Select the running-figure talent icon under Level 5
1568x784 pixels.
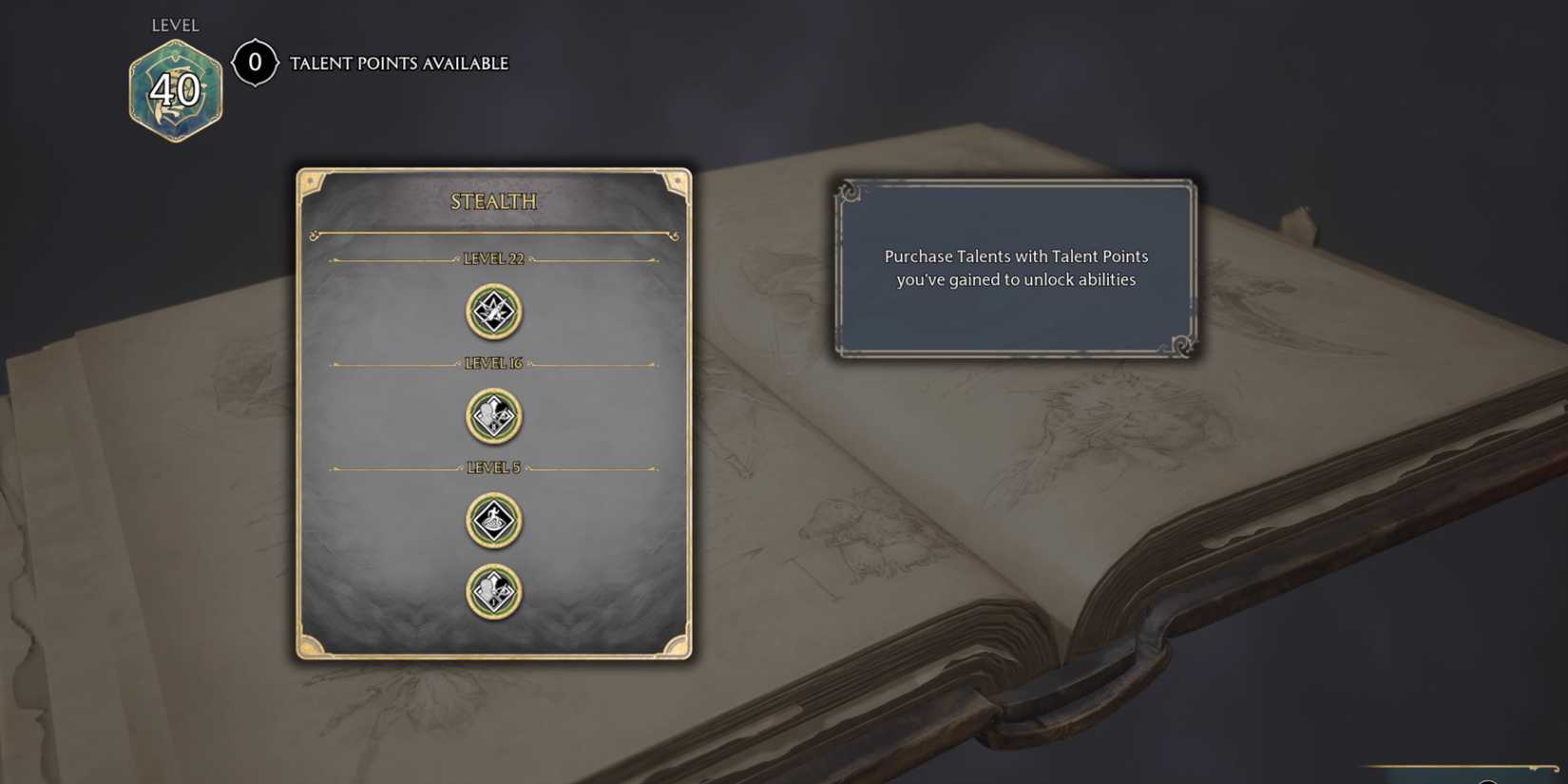point(492,522)
